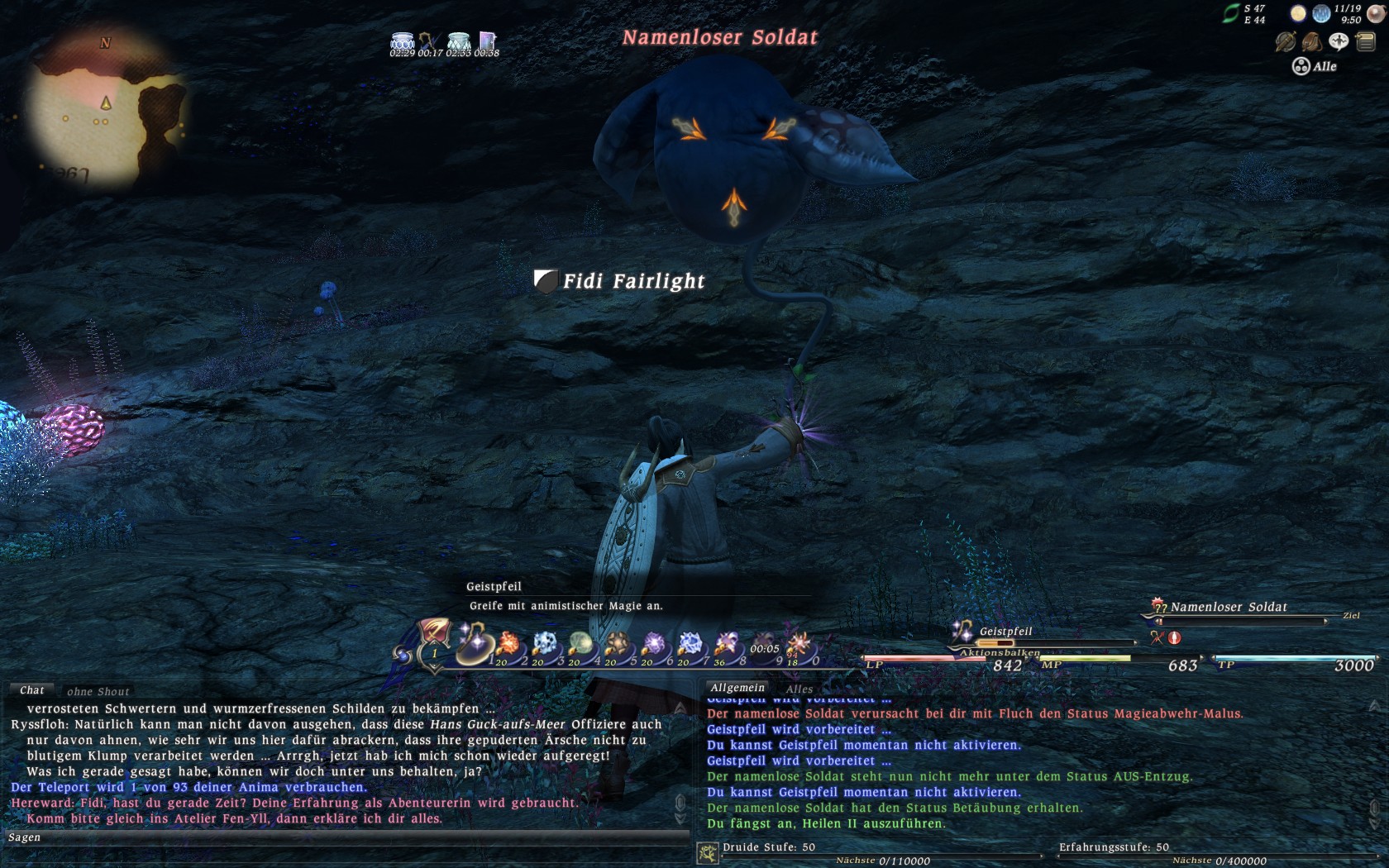This screenshot has height=868, width=1389.
Task: Open the emote speech bubble icon
Action: (x=1338, y=41)
